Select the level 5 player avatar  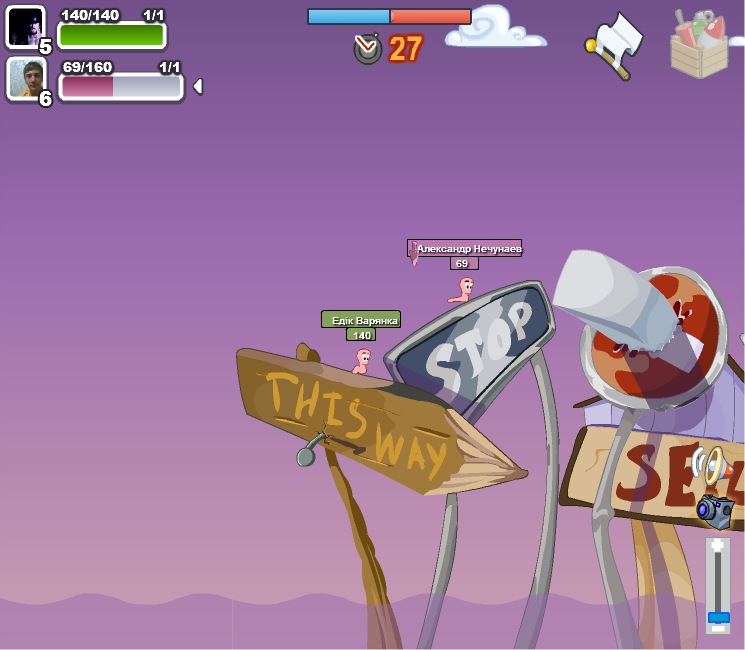click(x=25, y=27)
